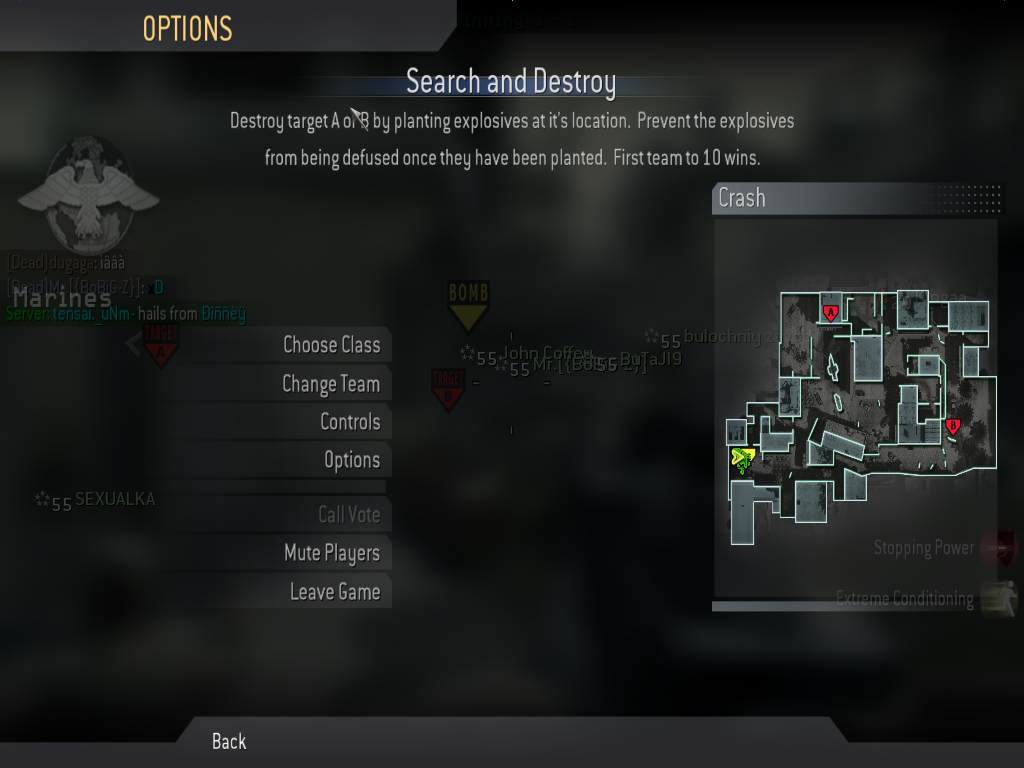This screenshot has height=768, width=1024.
Task: Open the Choose Class menu
Action: (331, 345)
